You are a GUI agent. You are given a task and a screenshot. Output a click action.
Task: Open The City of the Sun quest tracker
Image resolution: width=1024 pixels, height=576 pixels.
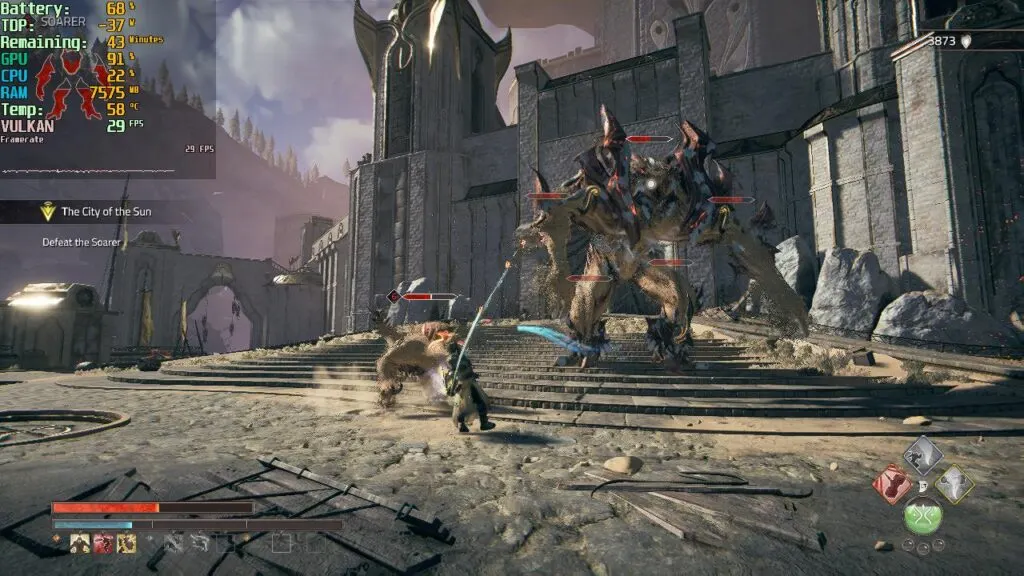coord(111,211)
